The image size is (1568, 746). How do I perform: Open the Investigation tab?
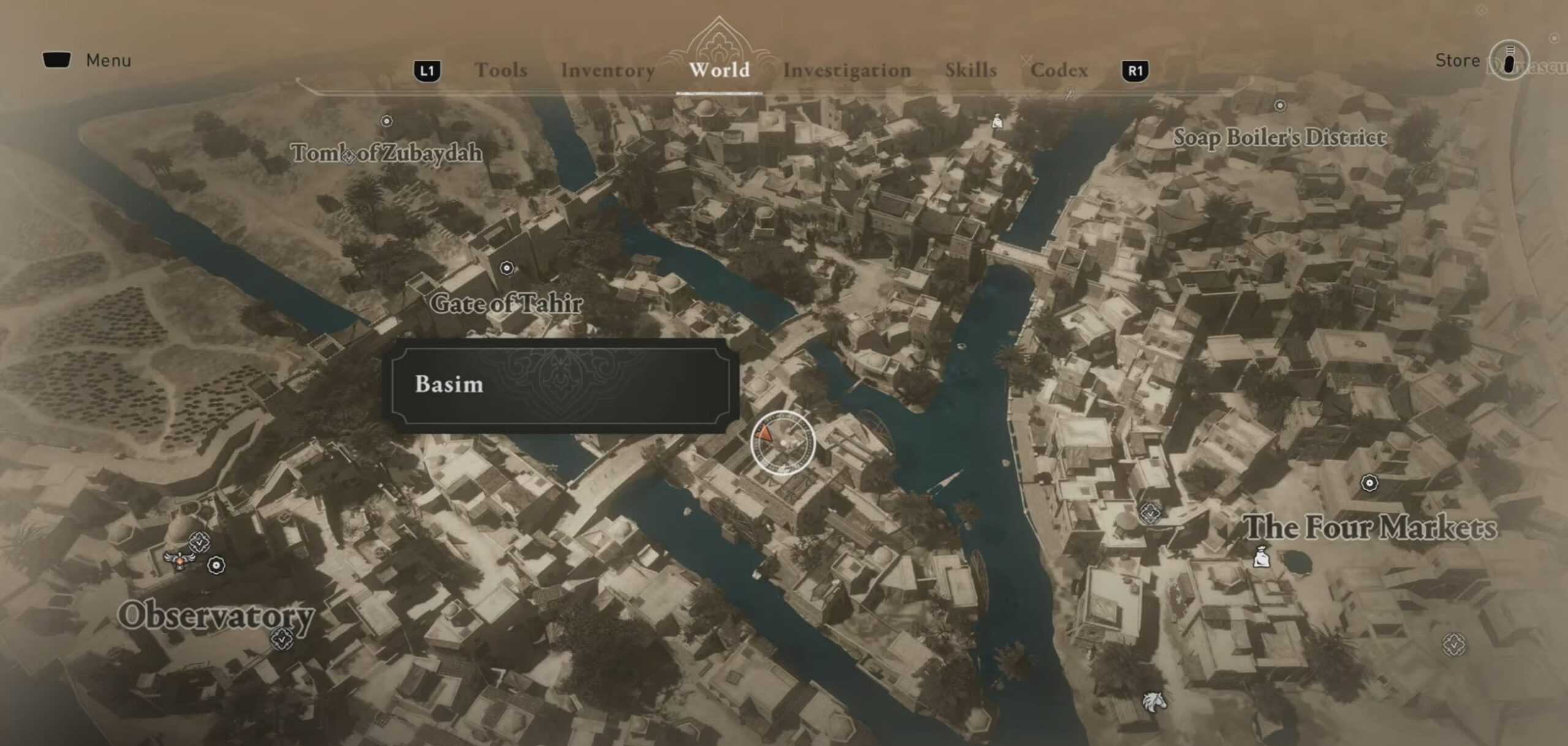click(847, 70)
